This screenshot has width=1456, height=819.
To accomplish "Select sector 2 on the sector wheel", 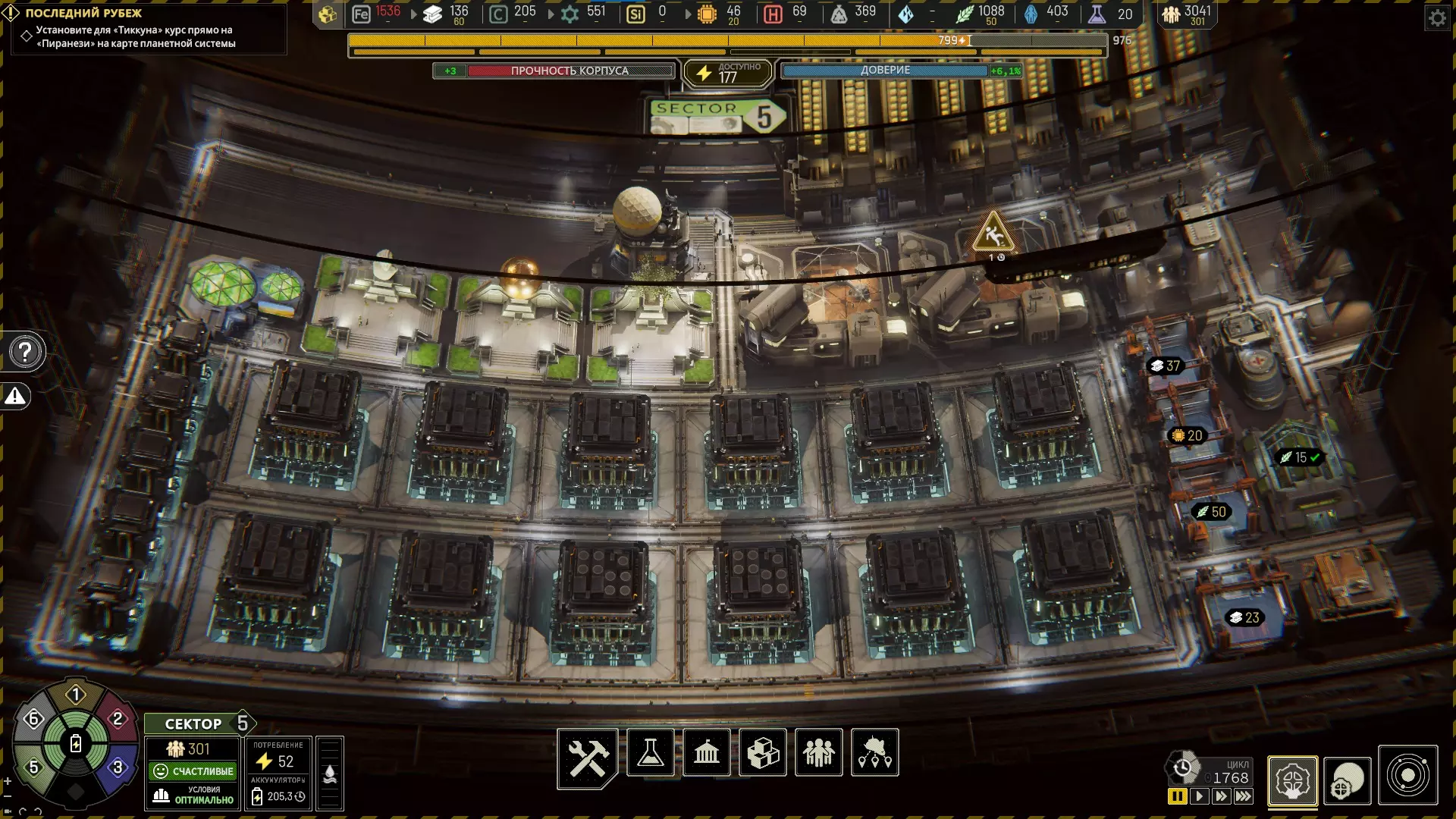I will (118, 718).
